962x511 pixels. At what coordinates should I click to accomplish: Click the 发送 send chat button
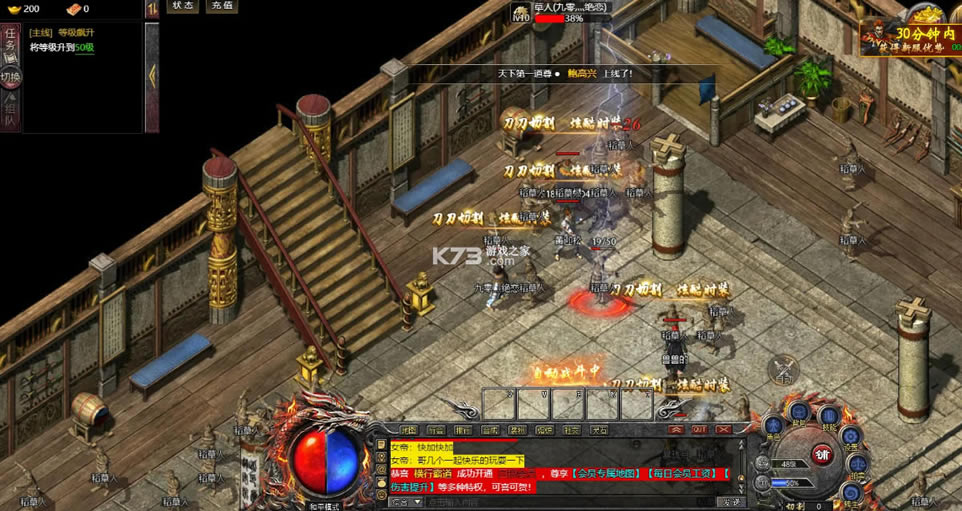point(732,501)
